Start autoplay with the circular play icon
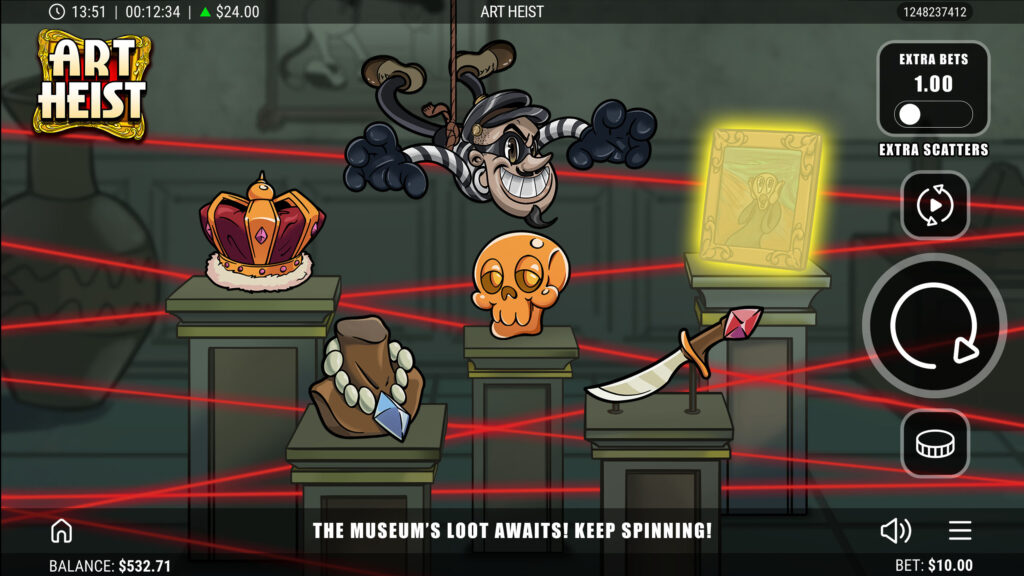 click(934, 205)
